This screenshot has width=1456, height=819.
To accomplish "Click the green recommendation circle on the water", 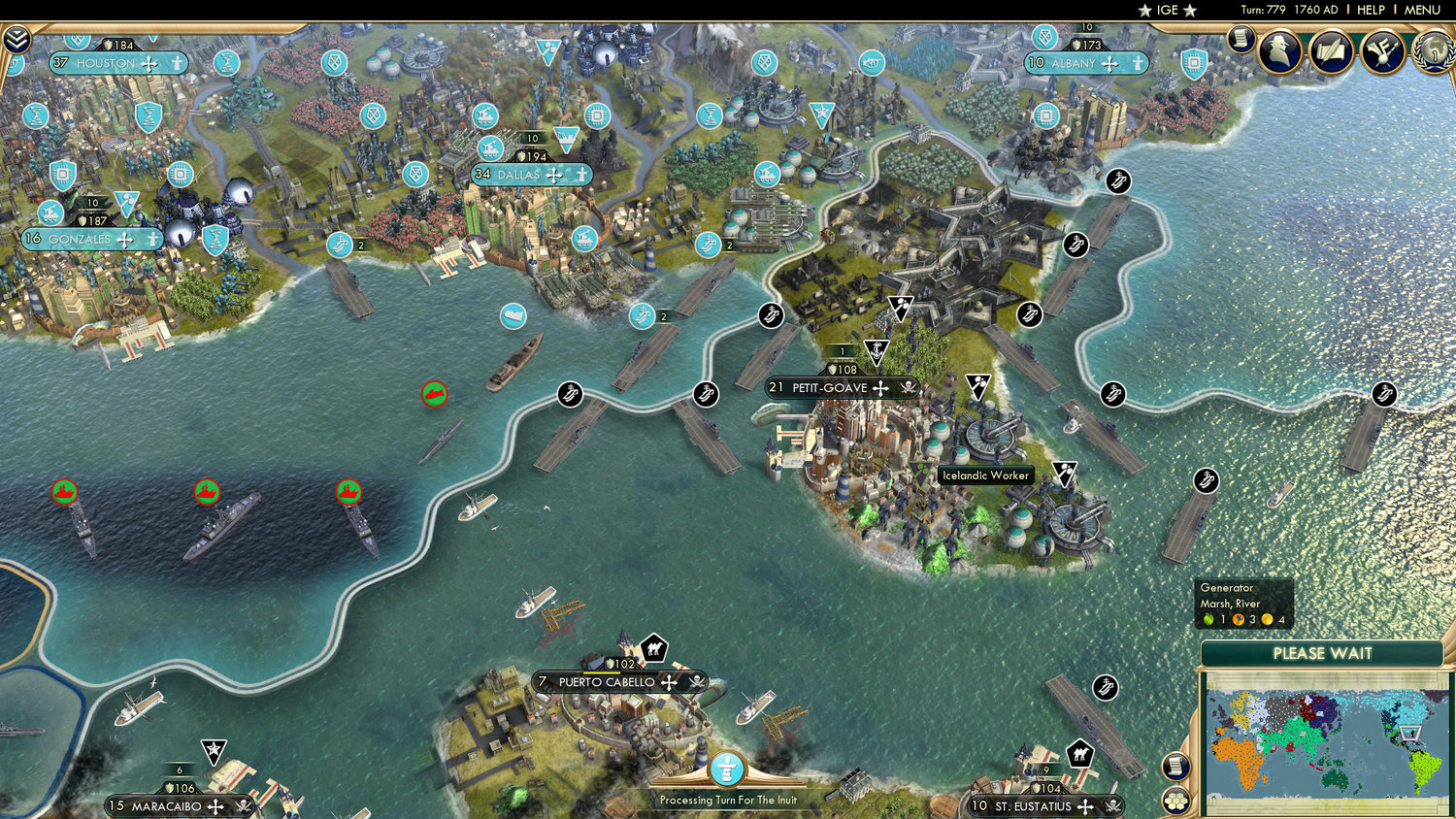I will 434,394.
